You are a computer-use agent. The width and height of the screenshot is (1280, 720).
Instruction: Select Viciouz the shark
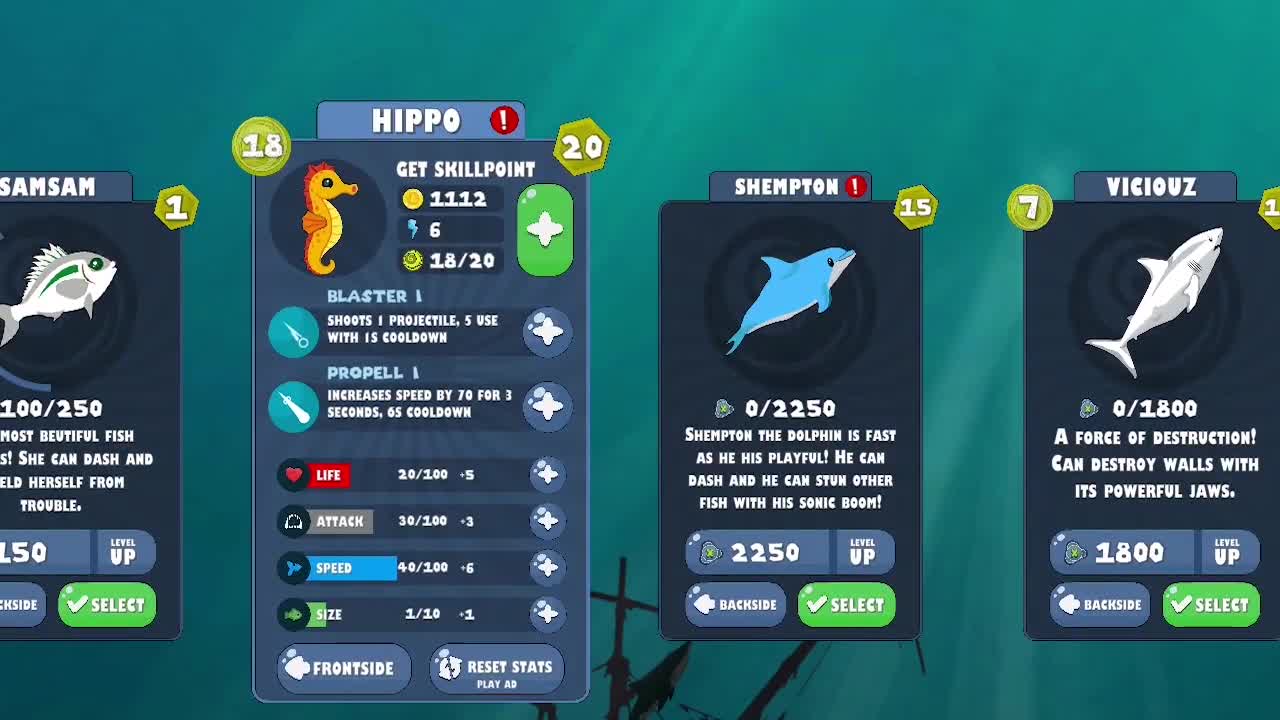coord(1210,604)
